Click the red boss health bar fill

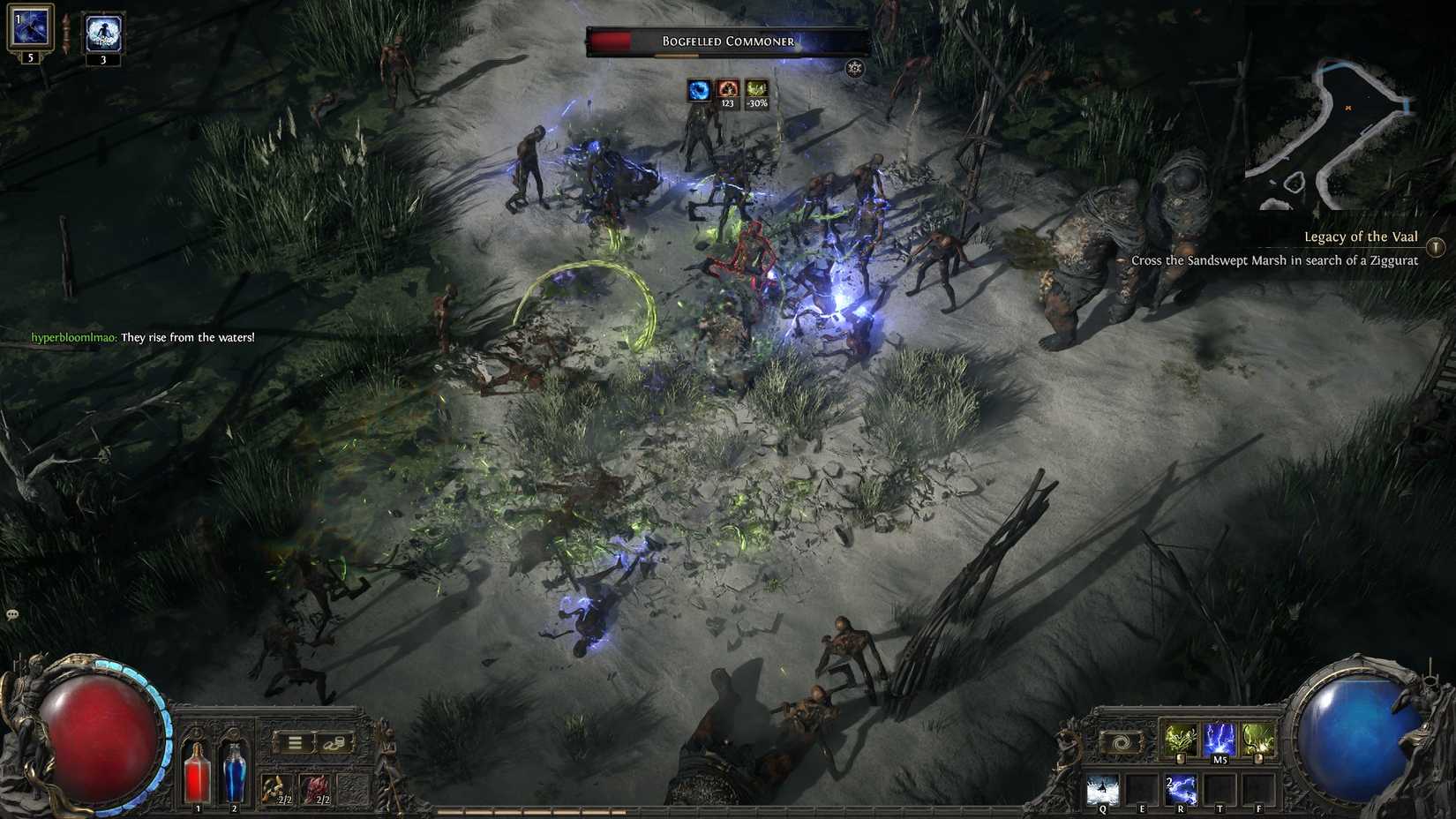613,41
